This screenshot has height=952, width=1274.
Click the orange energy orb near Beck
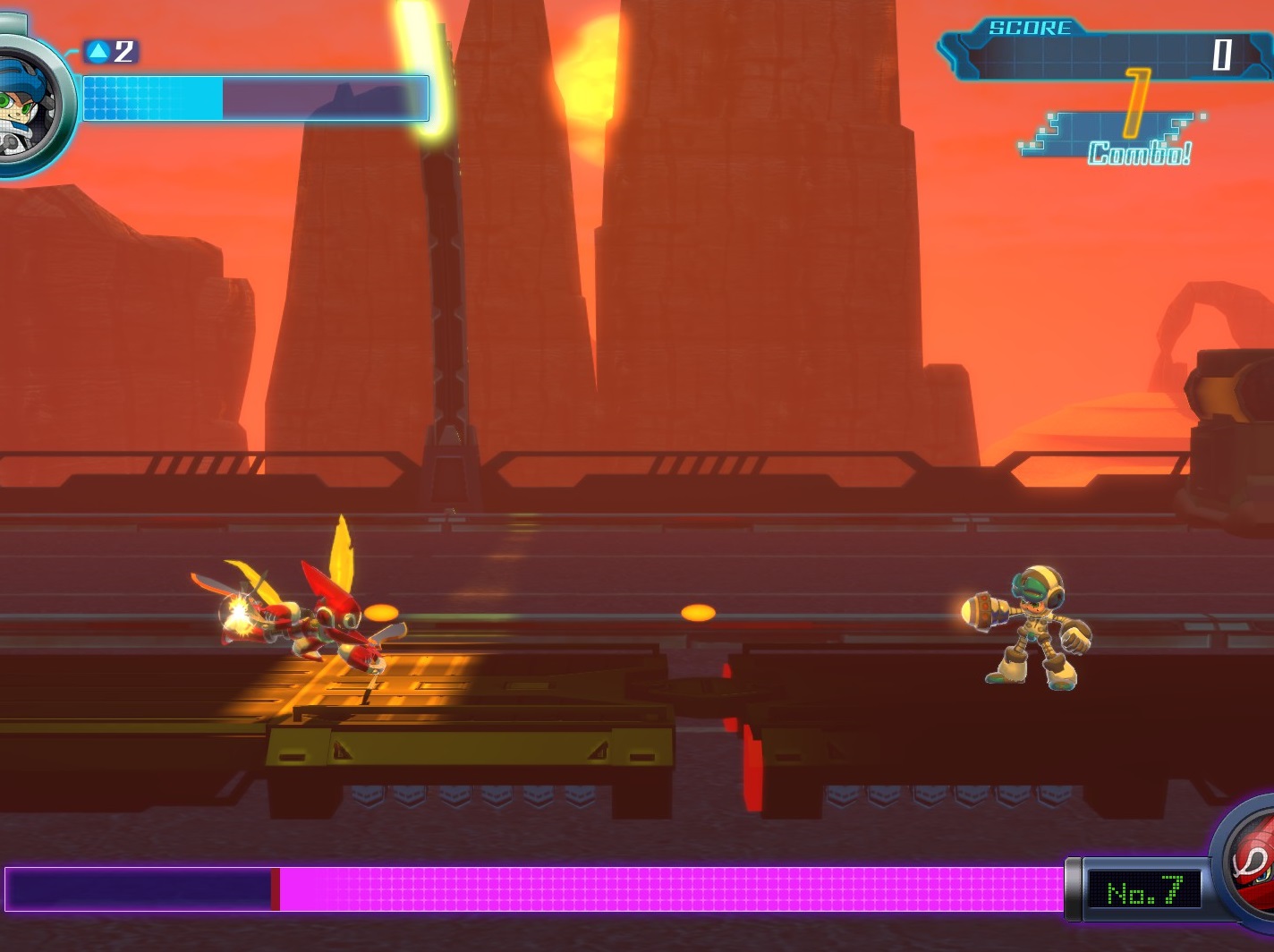(698, 611)
